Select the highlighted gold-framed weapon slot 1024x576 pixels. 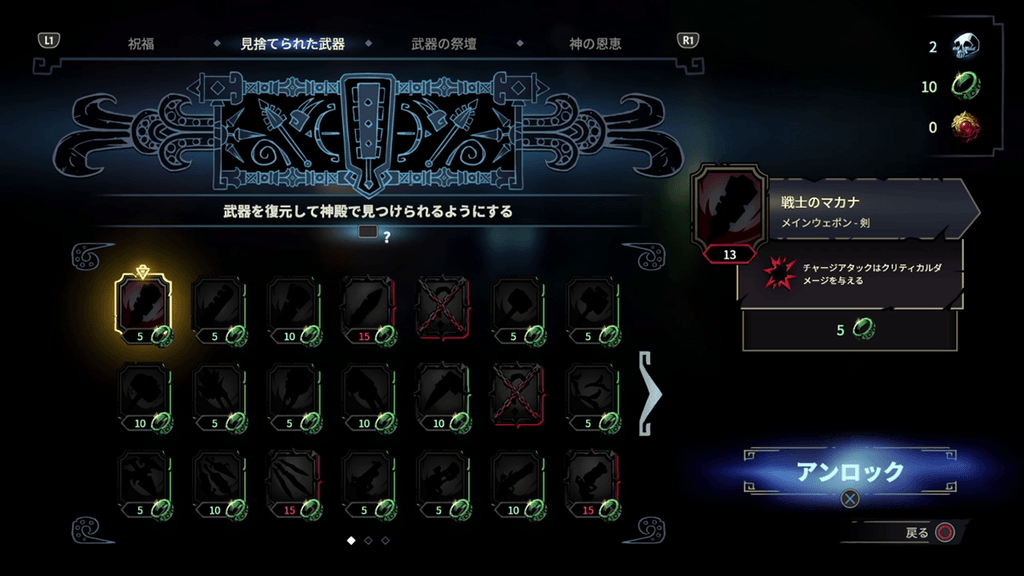(x=145, y=308)
